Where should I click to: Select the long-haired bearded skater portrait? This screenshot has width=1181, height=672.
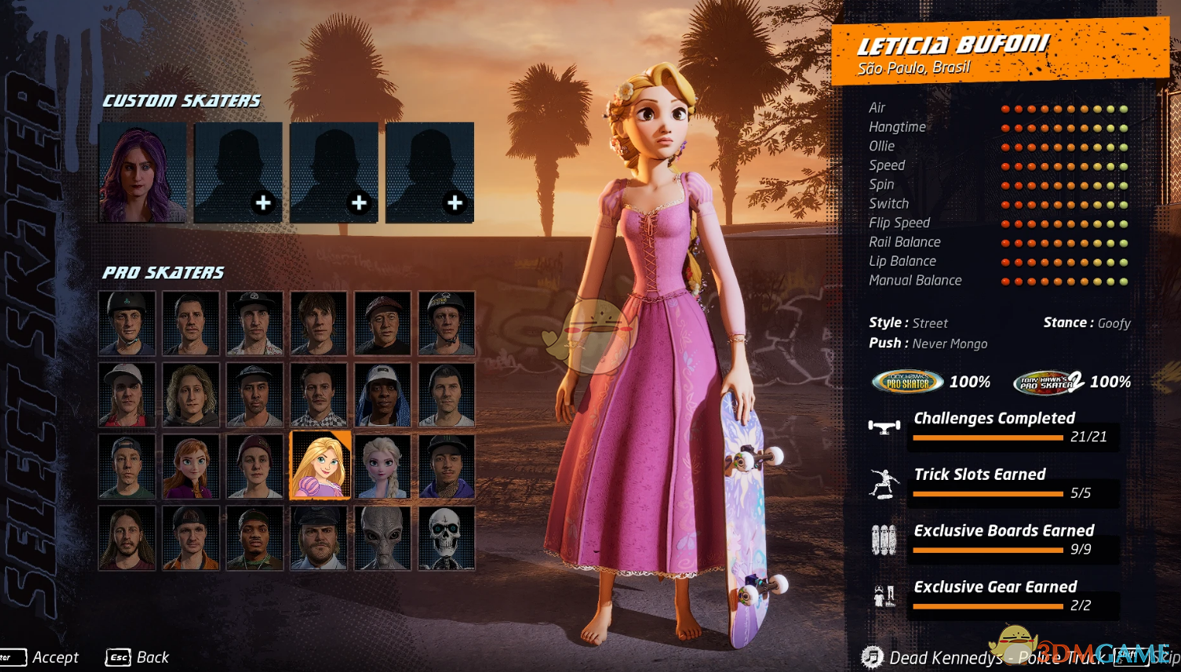127,538
